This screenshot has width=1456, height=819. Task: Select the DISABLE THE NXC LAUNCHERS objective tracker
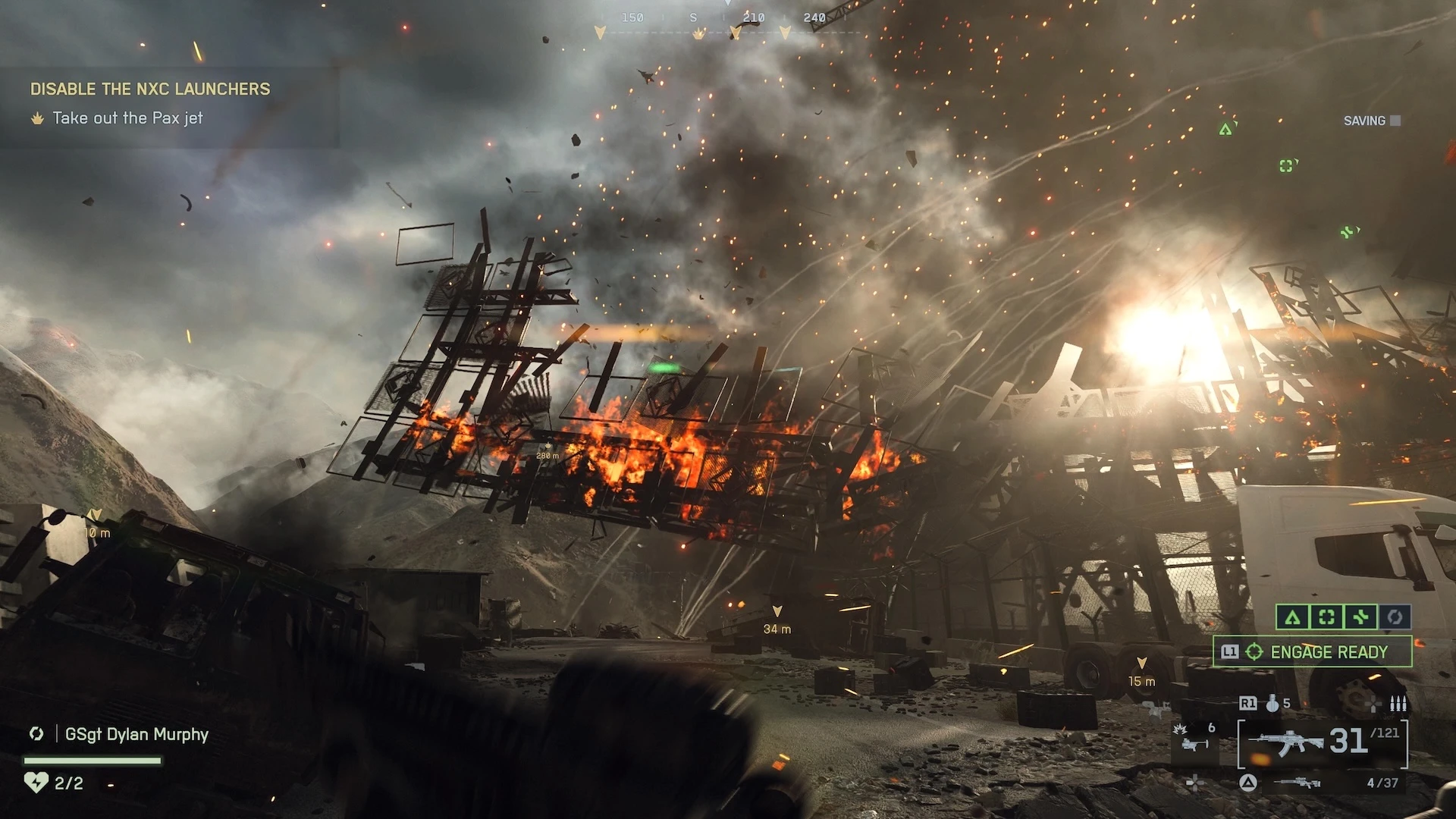(150, 89)
